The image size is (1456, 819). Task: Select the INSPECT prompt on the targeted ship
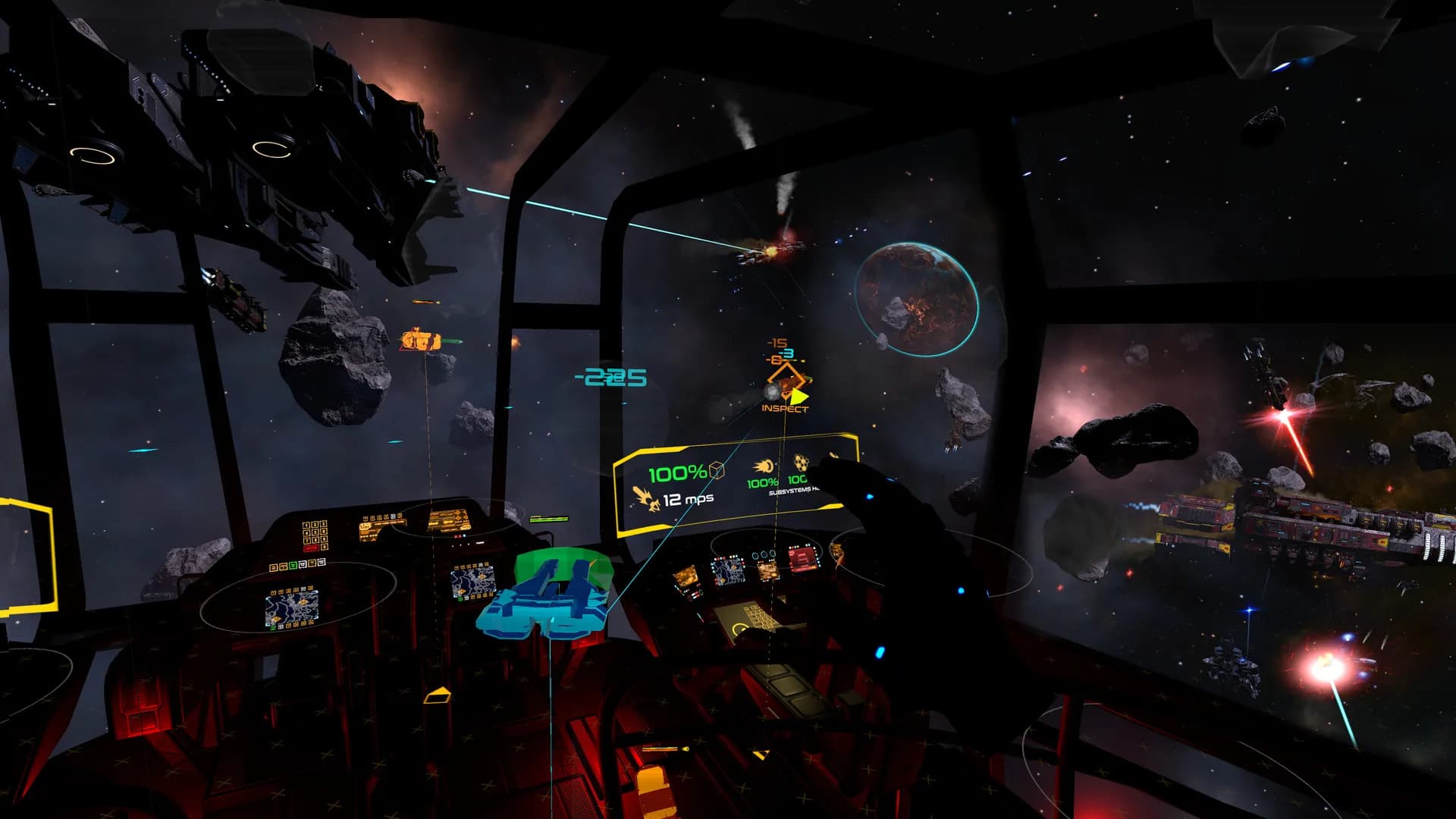[785, 409]
